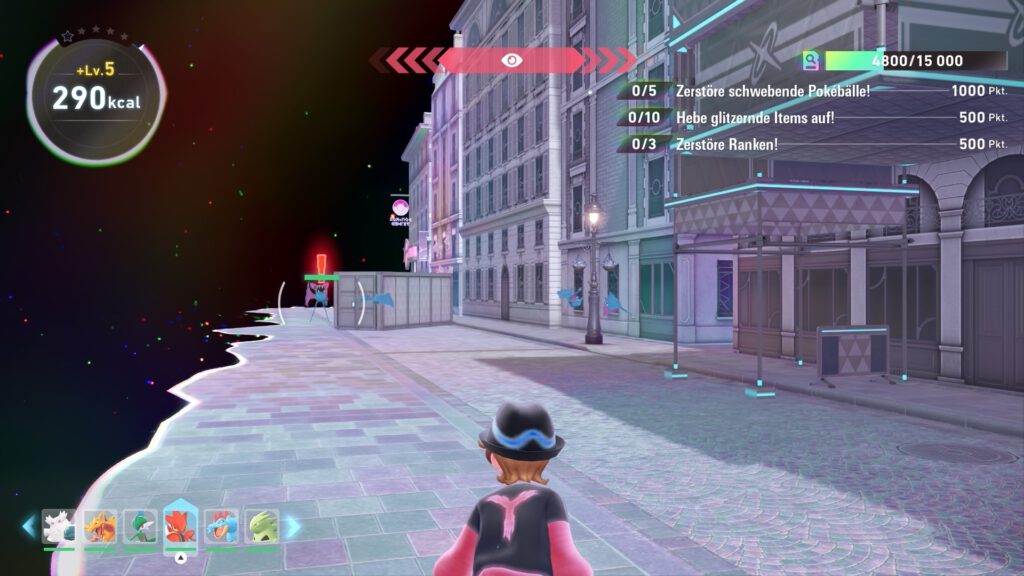This screenshot has width=1024, height=576.
Task: Click the research points icon
Action: pos(811,61)
